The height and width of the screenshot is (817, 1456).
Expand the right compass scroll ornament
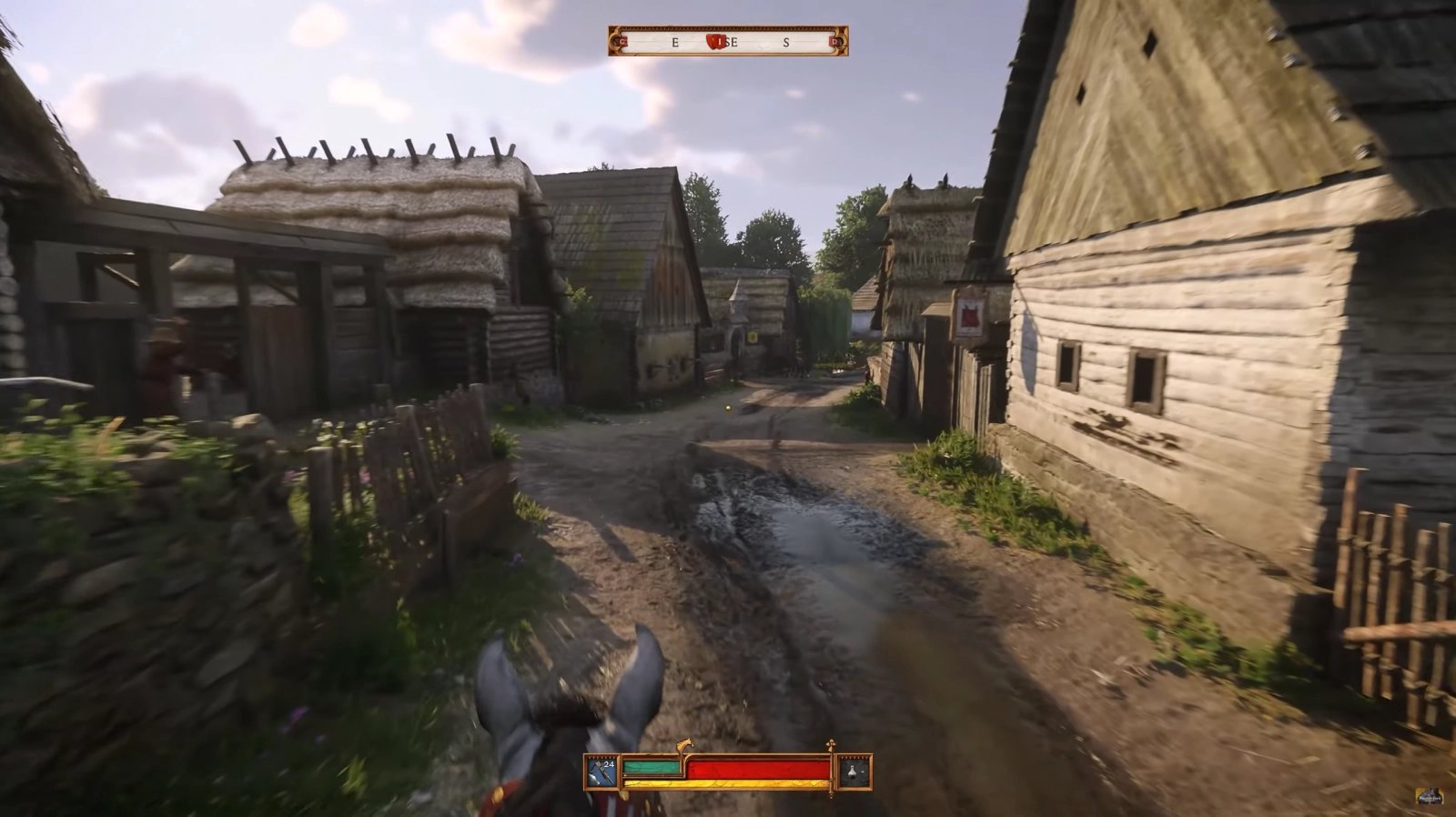842,42
